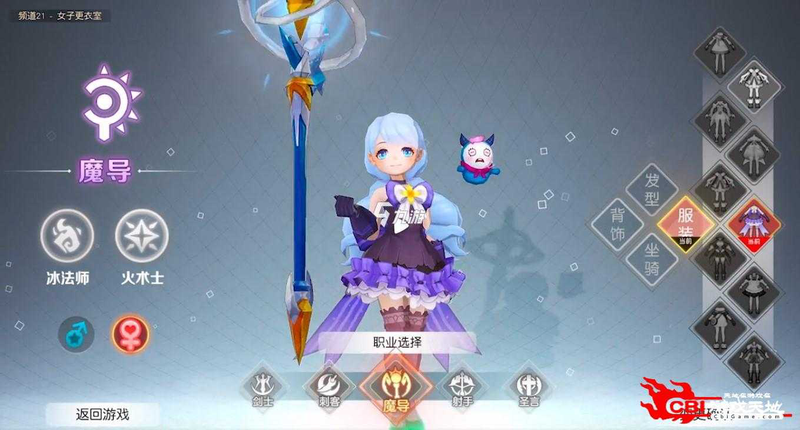The width and height of the screenshot is (800, 430).
Task: Select the purple dress outfit thumbnail
Action: pyautogui.click(x=754, y=222)
